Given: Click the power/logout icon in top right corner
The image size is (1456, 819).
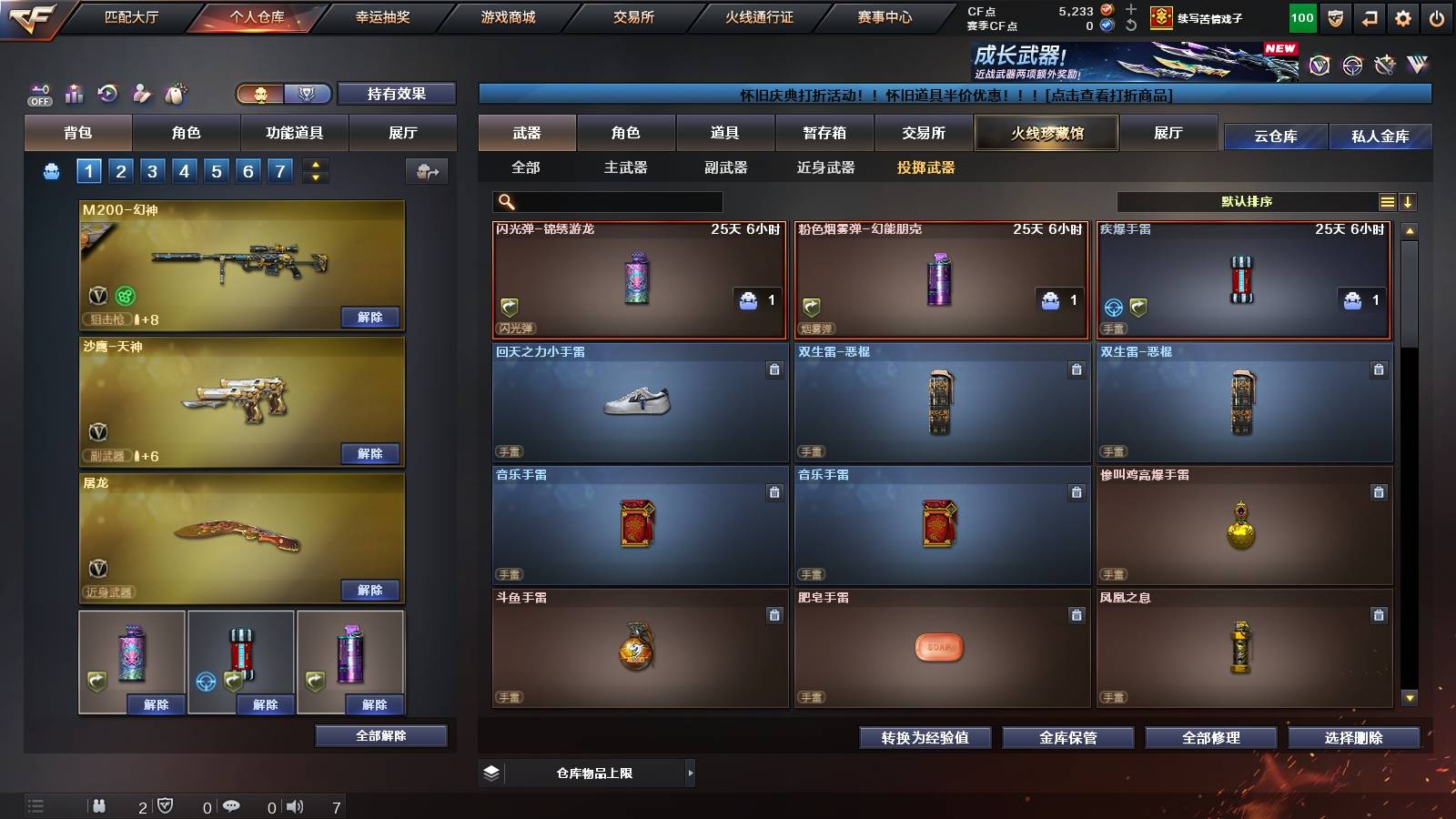Looking at the screenshot, I should [1436, 18].
